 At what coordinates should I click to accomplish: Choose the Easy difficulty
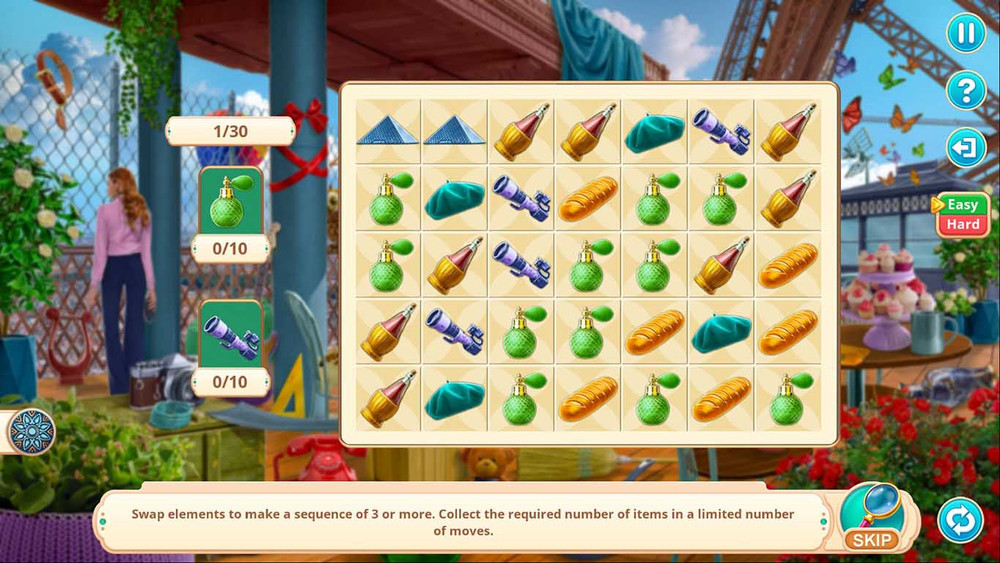click(x=963, y=204)
